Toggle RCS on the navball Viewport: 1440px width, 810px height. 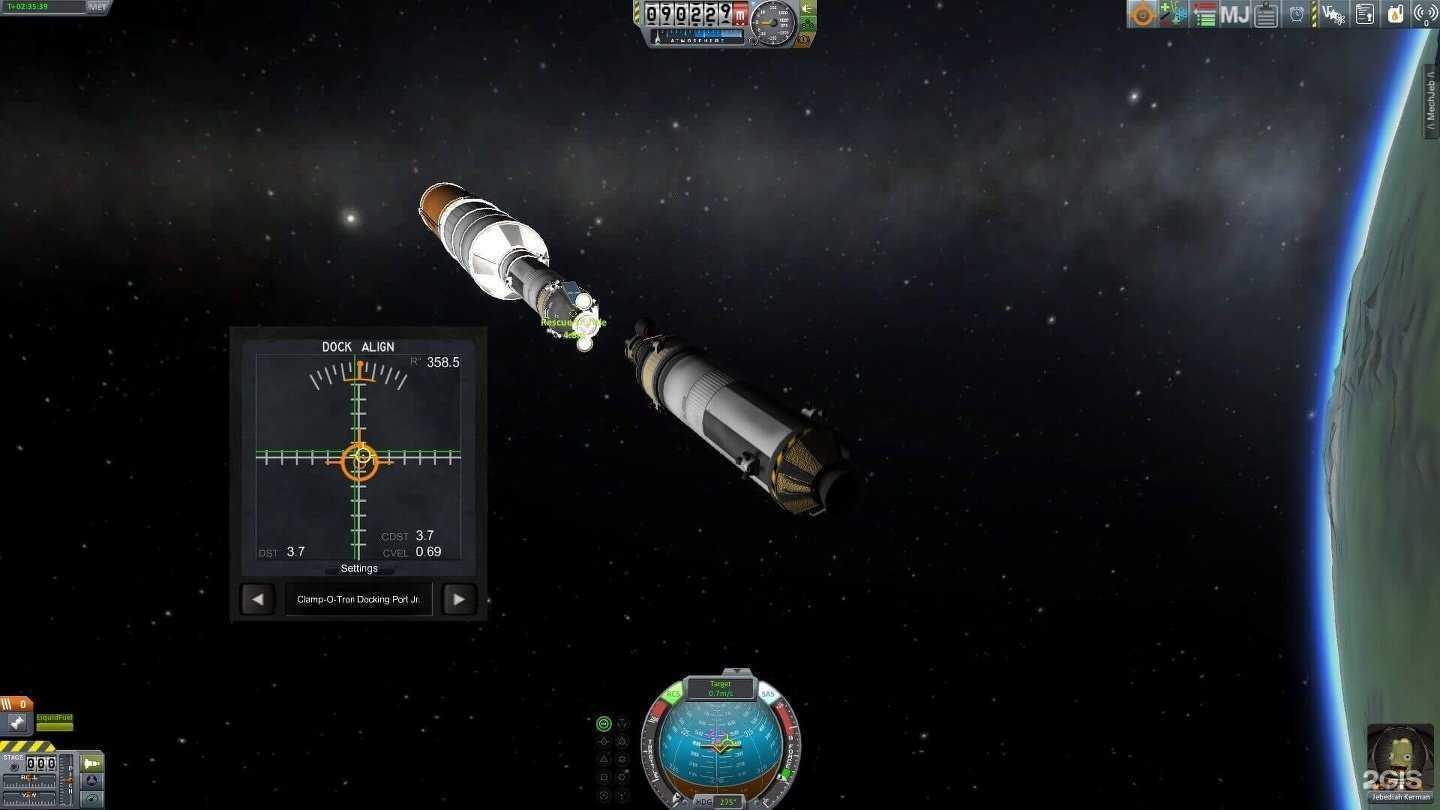(674, 693)
